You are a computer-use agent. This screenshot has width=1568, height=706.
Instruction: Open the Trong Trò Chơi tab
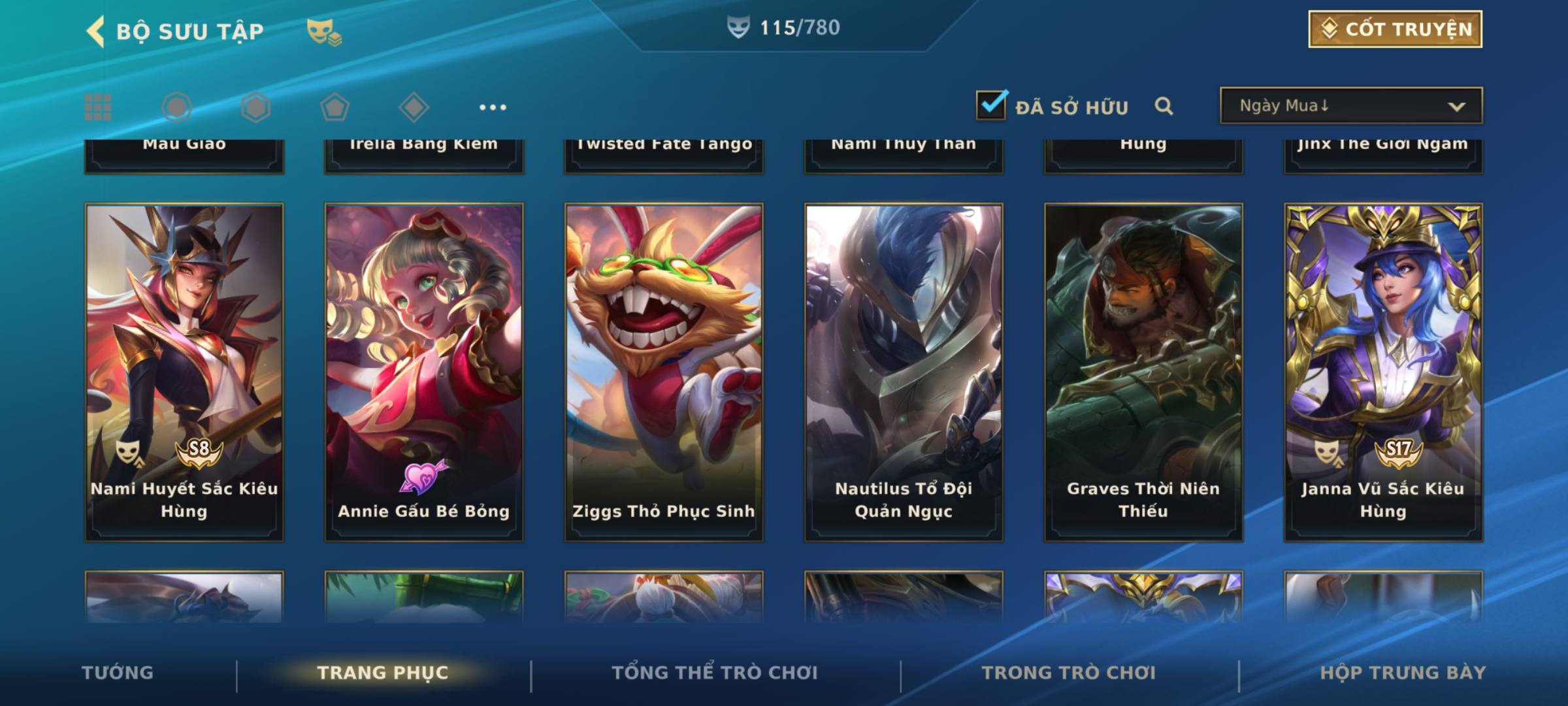[x=1069, y=673]
